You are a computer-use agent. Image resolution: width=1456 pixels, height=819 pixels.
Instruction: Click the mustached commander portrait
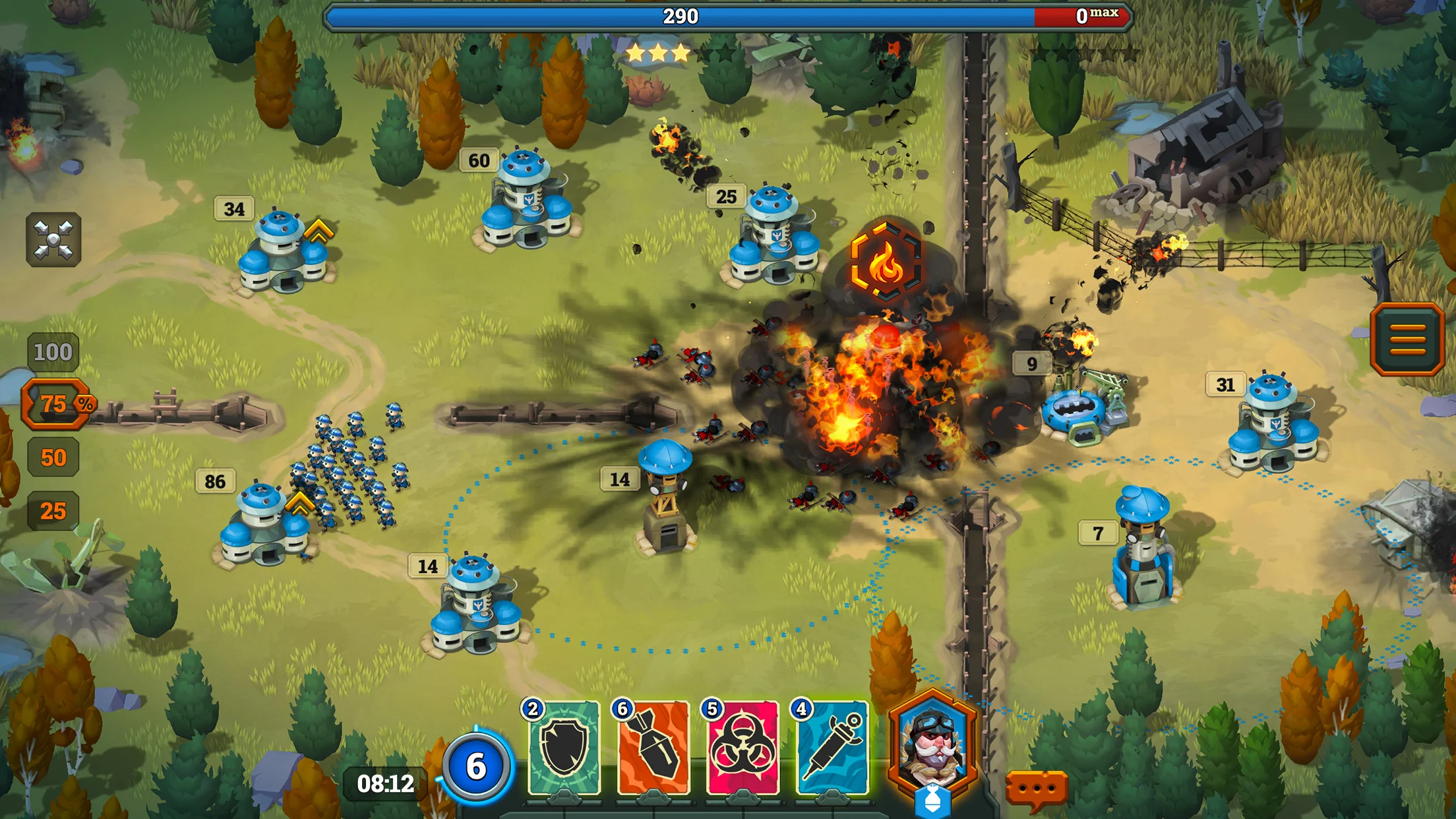coord(932,744)
